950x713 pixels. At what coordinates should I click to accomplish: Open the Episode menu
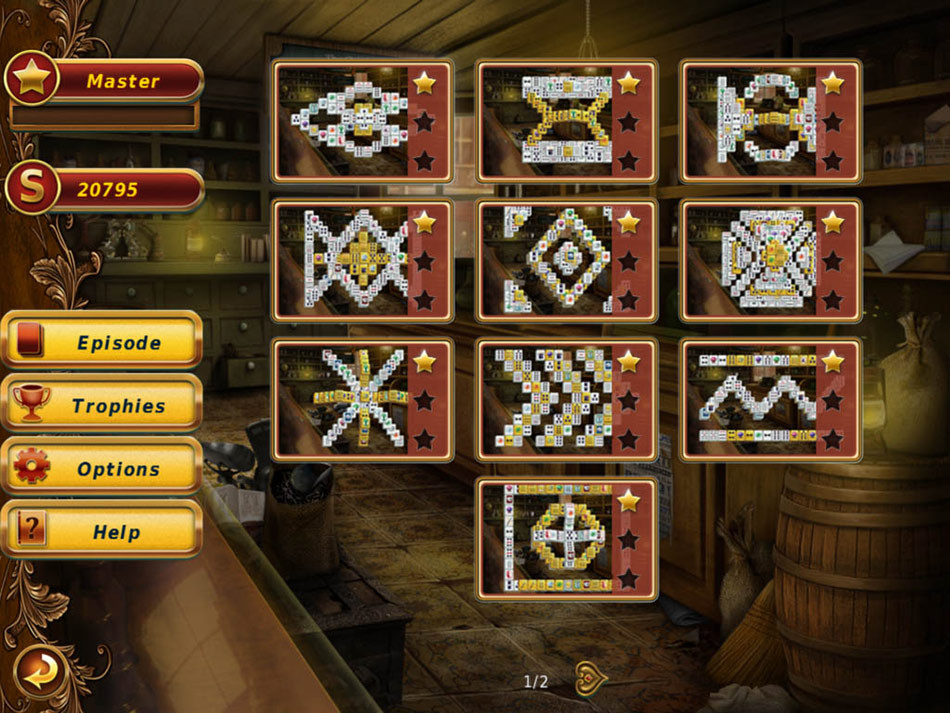pyautogui.click(x=102, y=343)
